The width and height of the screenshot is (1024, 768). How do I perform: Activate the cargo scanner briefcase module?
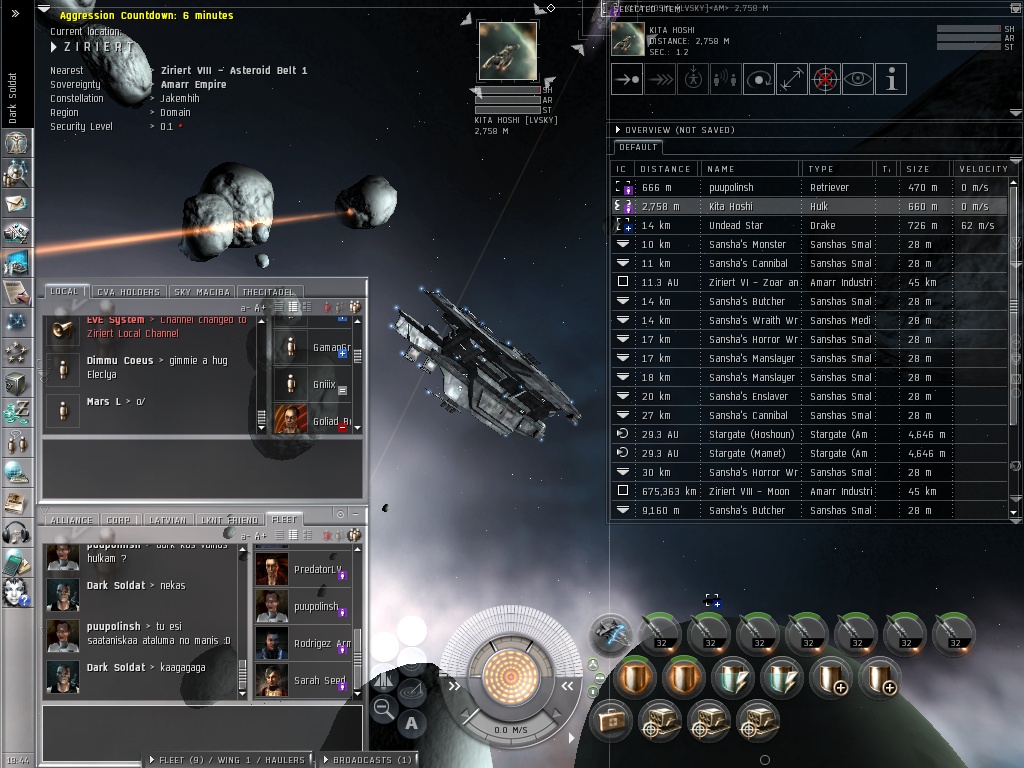point(609,719)
